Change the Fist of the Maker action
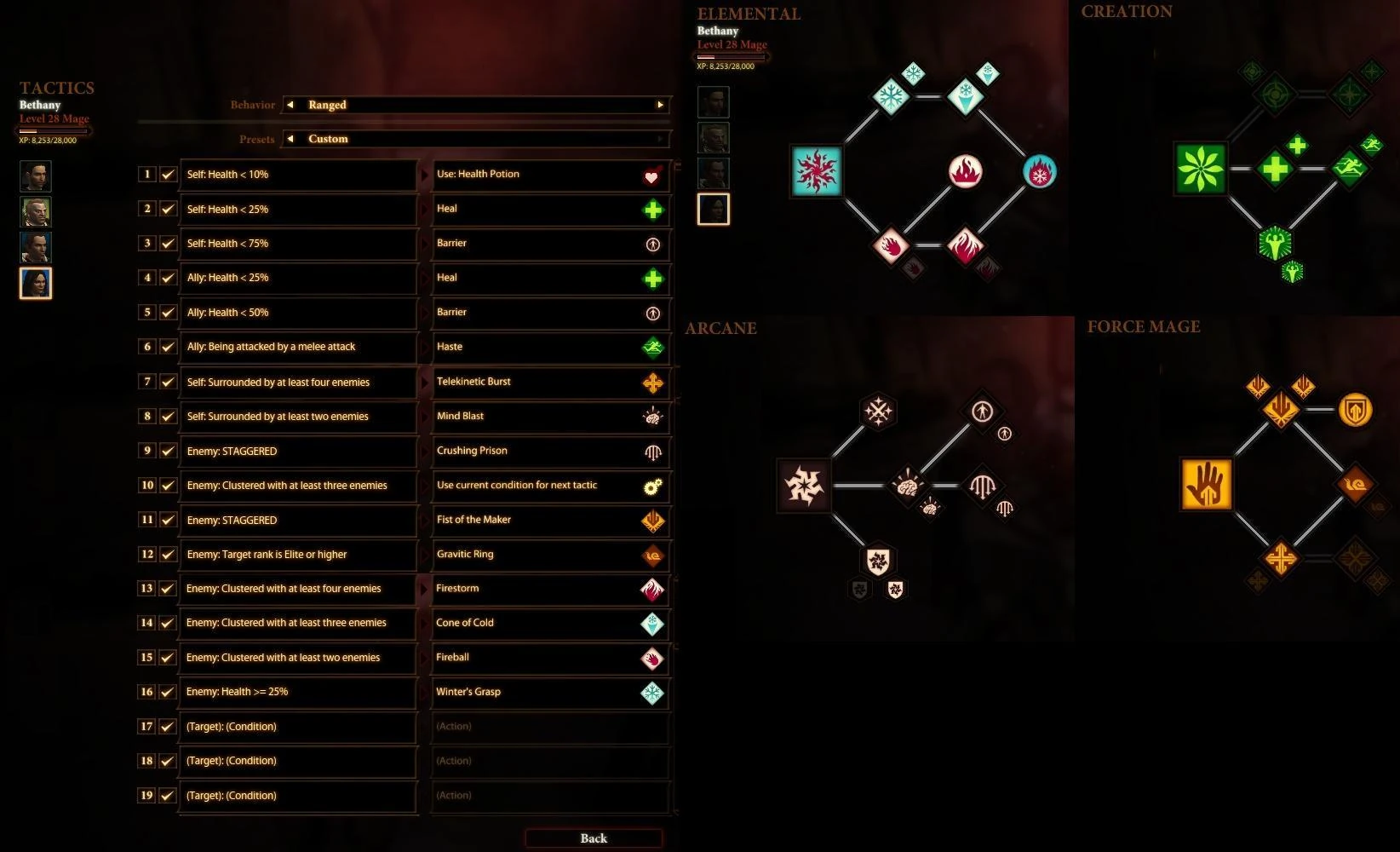 point(550,520)
